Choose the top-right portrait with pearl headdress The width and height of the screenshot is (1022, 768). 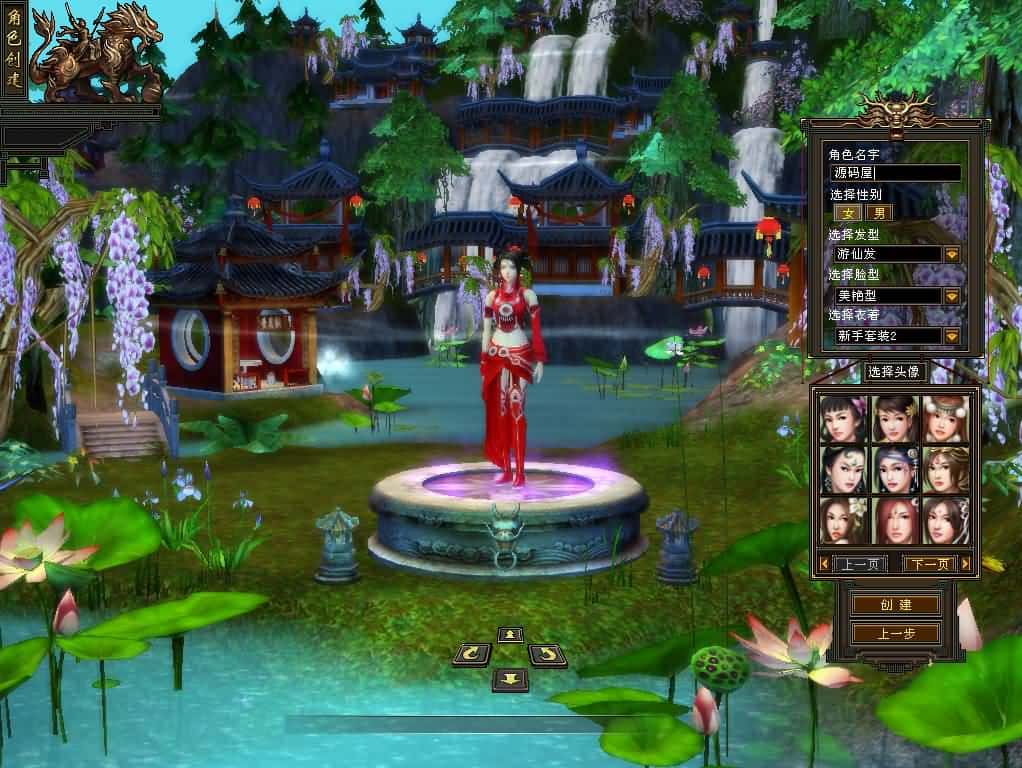tap(945, 419)
